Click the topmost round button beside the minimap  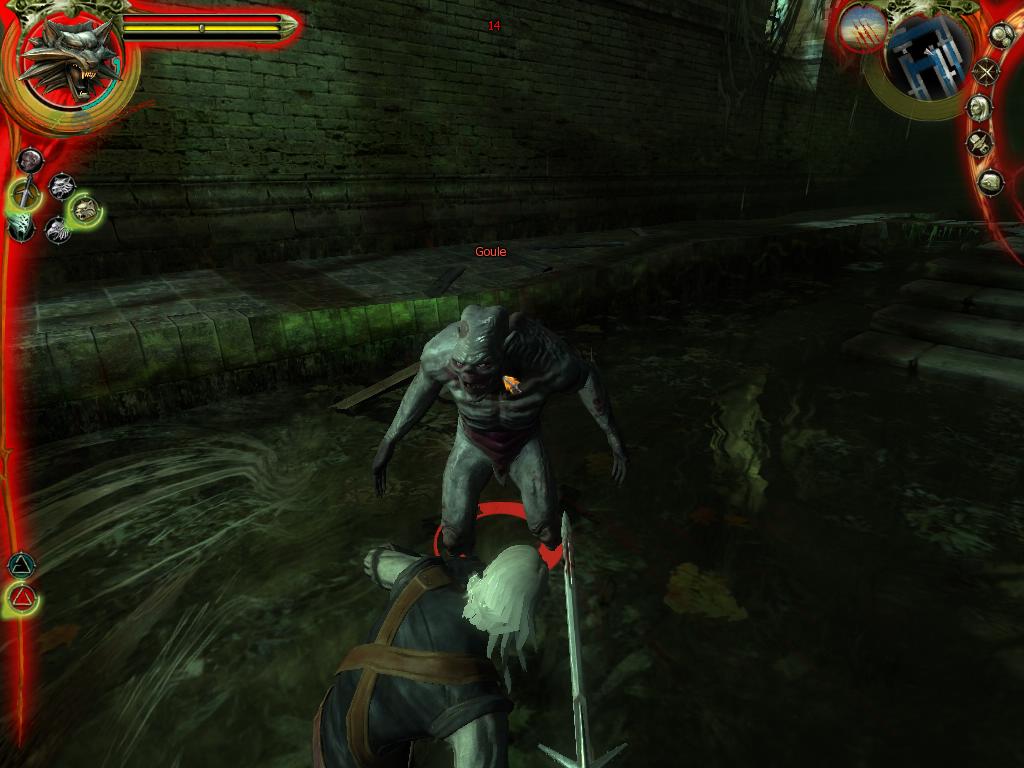1000,35
